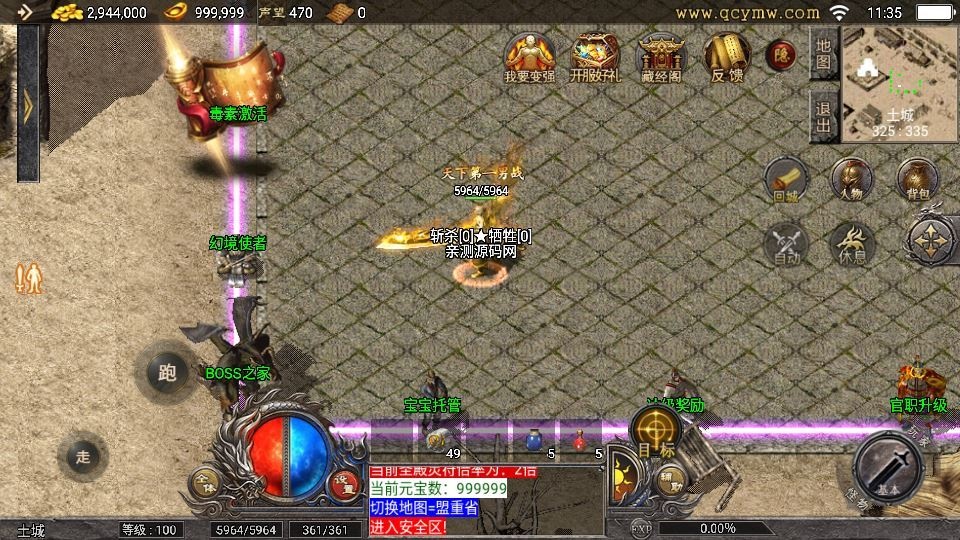Open the 开服好礼 treasure chest rewards

coord(594,57)
